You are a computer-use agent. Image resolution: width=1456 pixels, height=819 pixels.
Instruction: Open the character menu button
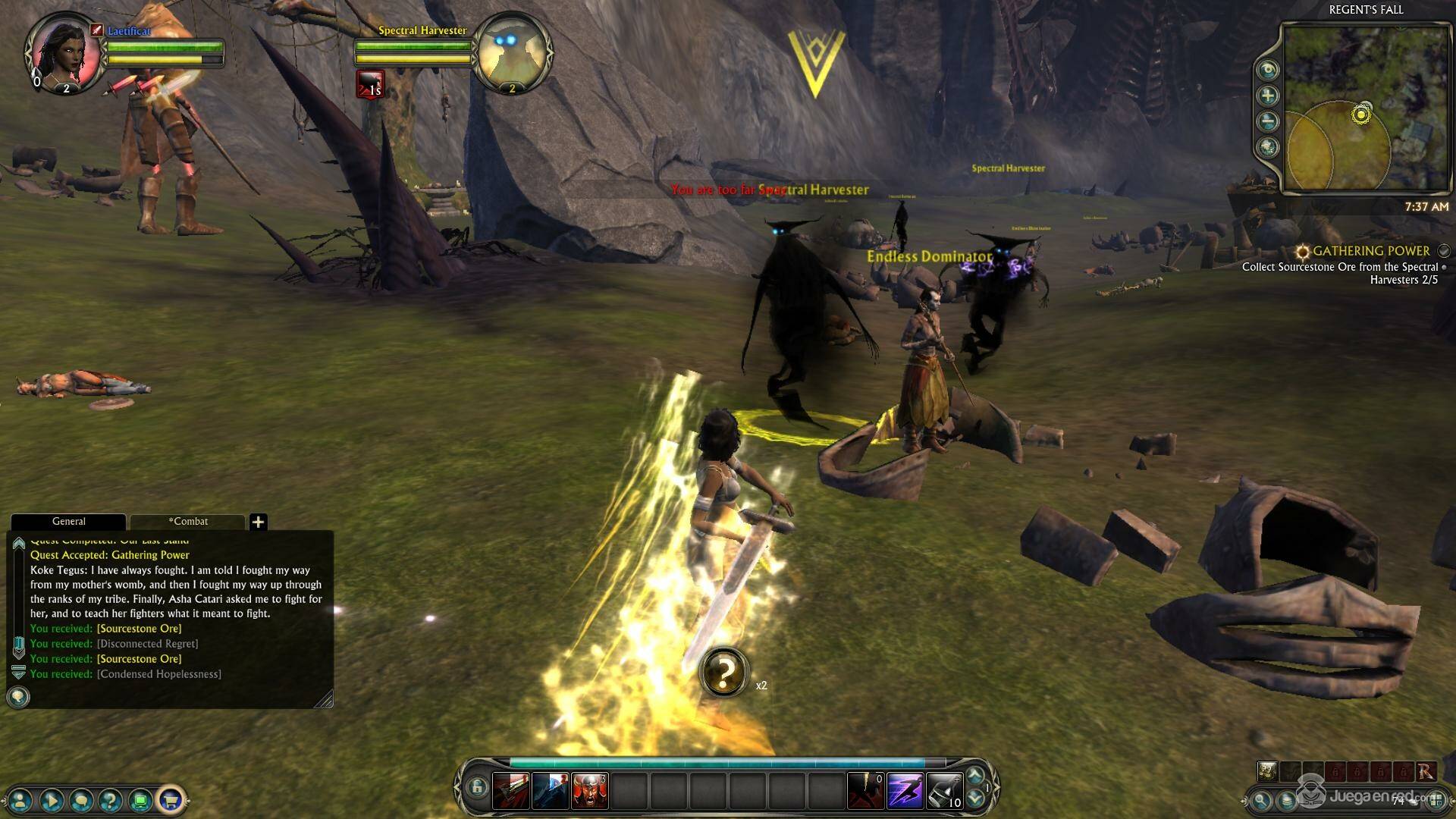[x=21, y=799]
